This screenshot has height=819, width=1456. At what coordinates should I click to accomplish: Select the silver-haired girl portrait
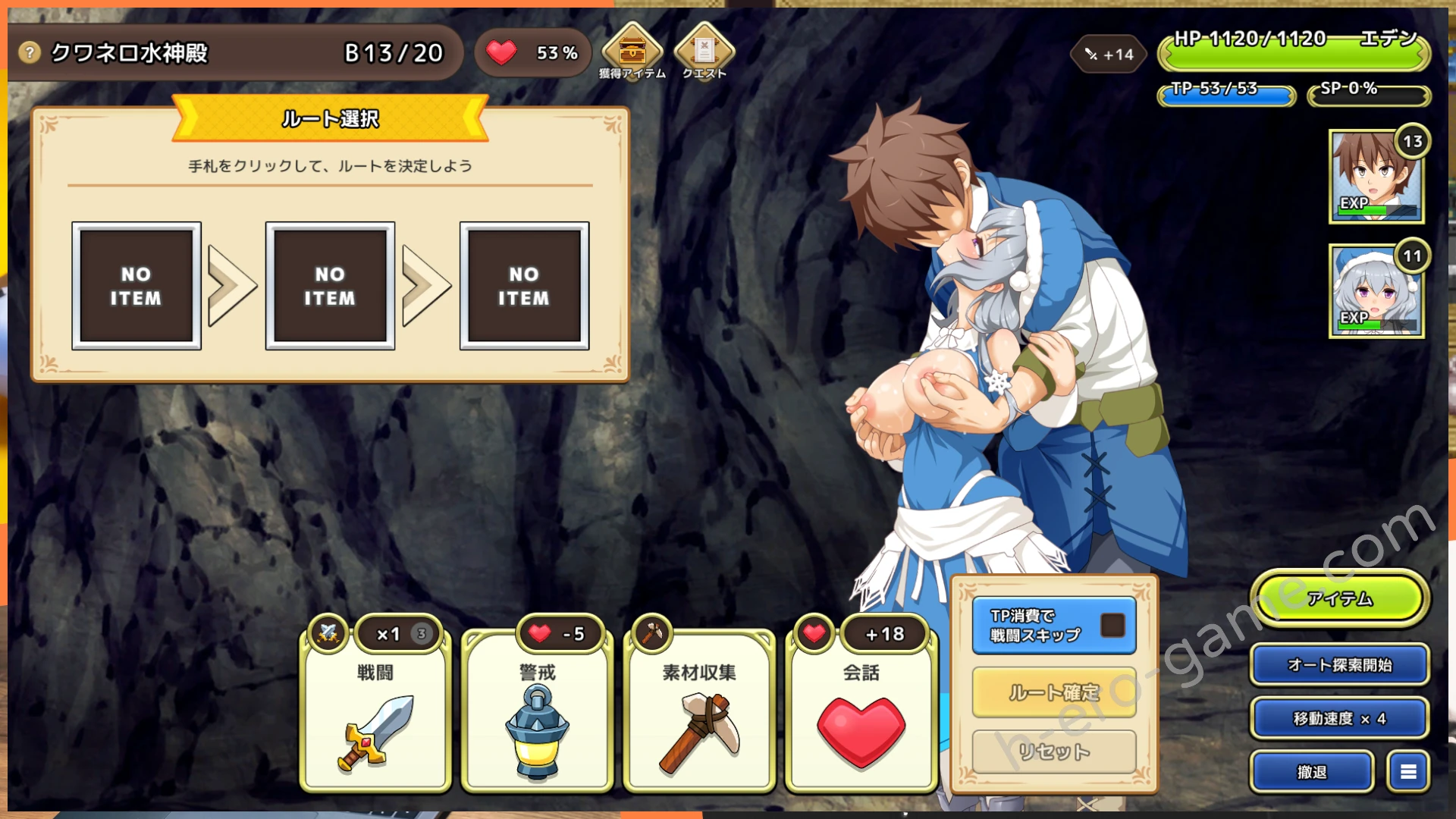tap(1376, 291)
